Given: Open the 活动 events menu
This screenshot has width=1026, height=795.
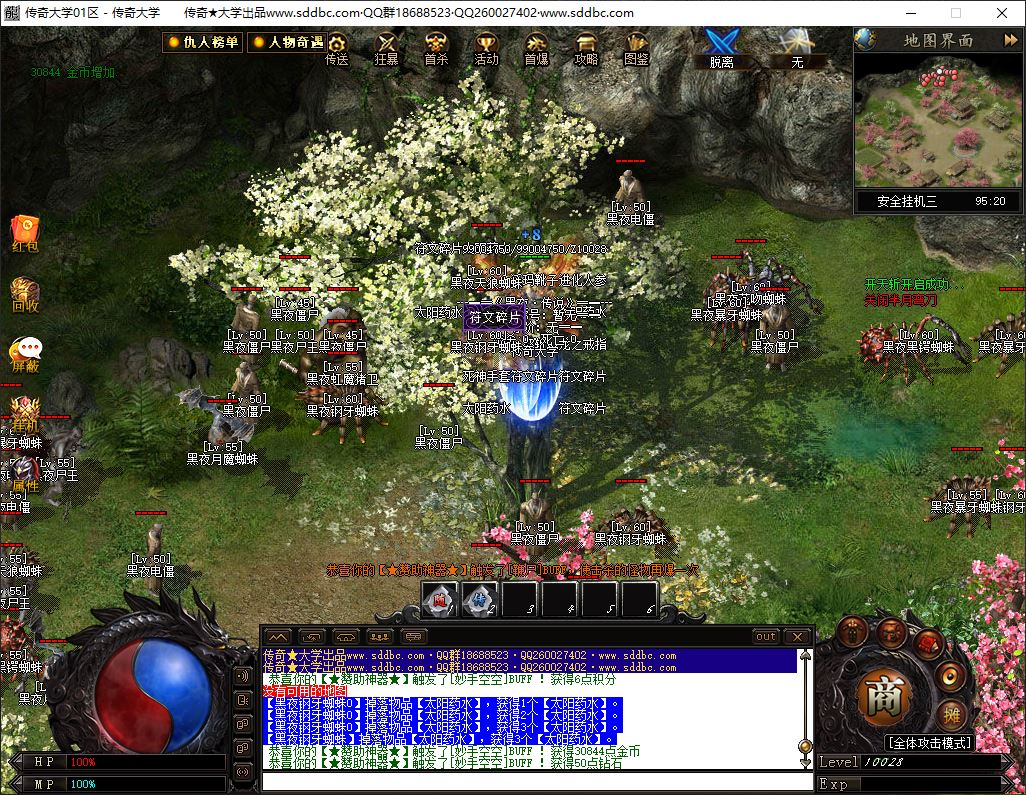Looking at the screenshot, I should [x=486, y=47].
